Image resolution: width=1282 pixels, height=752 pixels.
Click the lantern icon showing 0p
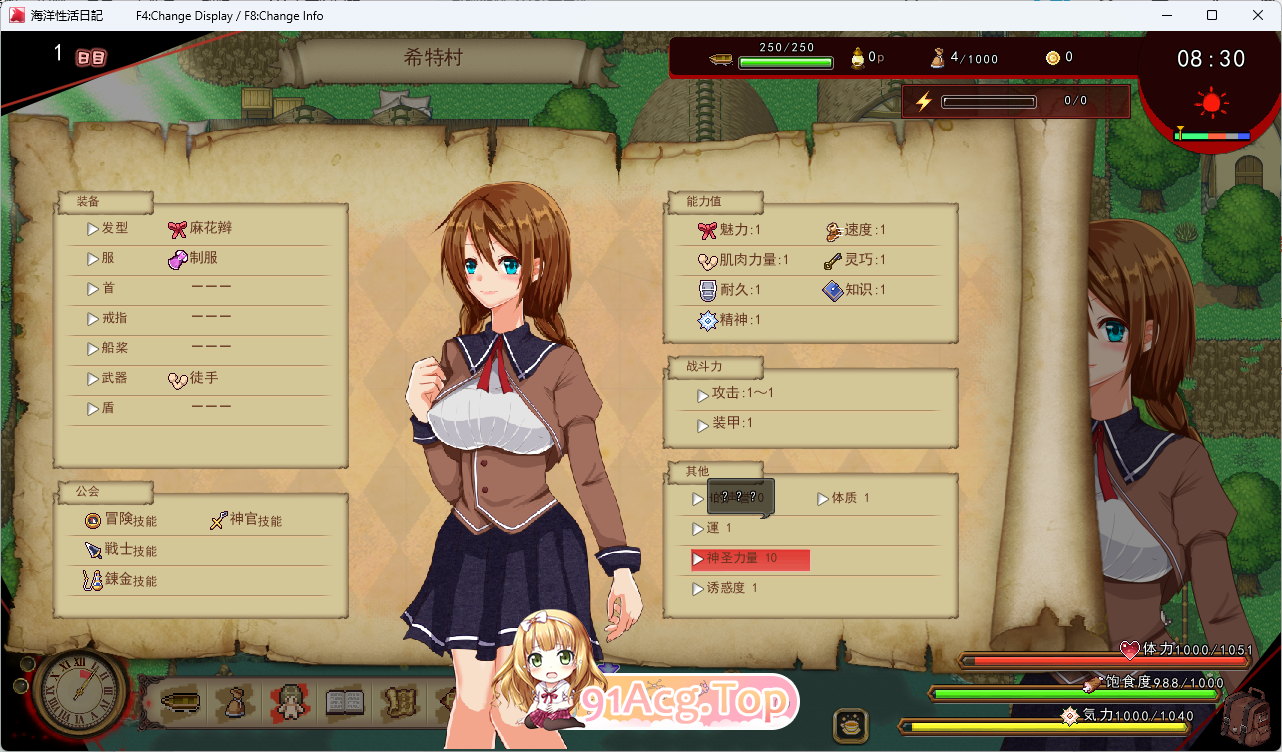(857, 57)
